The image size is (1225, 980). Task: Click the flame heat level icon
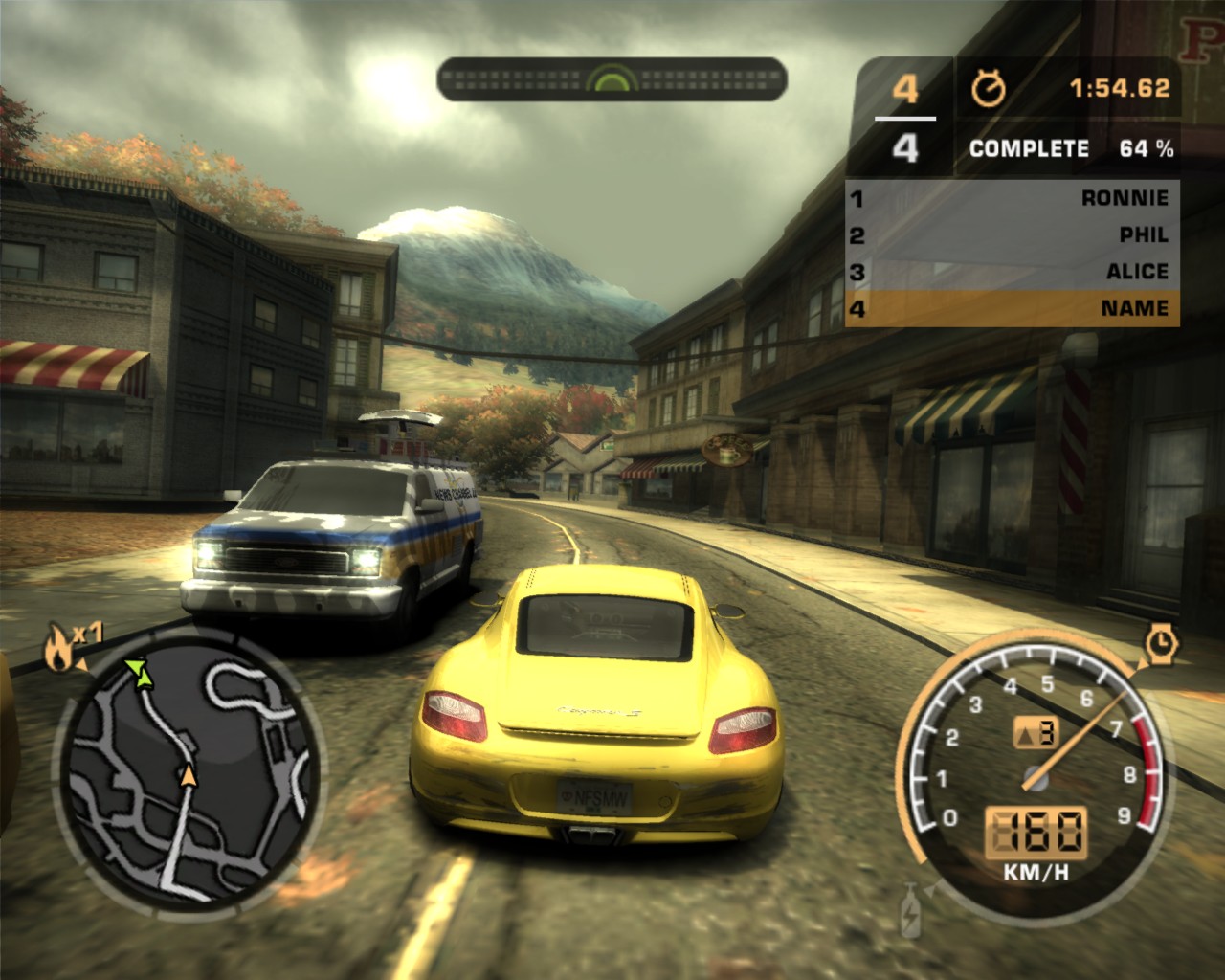click(57, 651)
